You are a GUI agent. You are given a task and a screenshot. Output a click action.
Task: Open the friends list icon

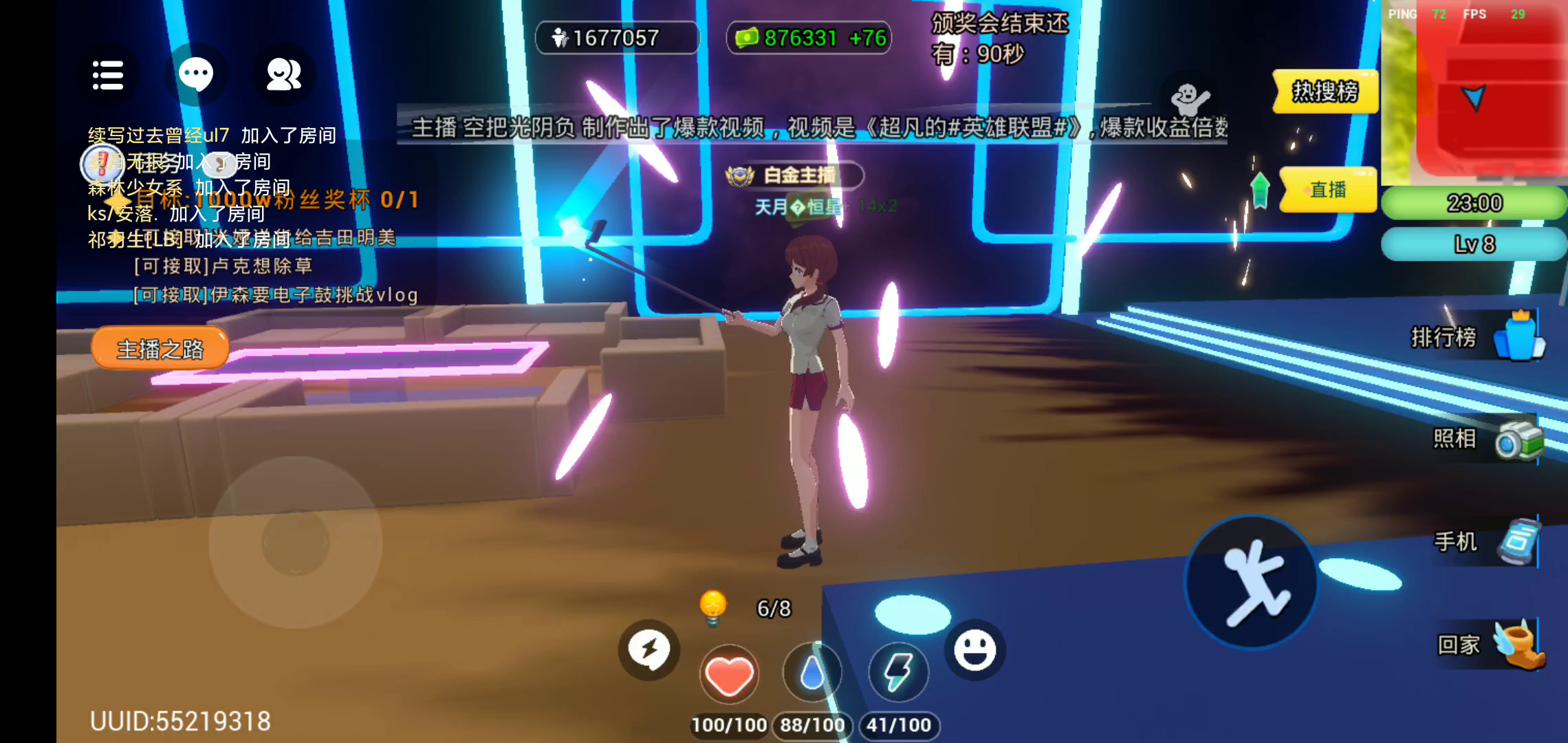click(283, 74)
